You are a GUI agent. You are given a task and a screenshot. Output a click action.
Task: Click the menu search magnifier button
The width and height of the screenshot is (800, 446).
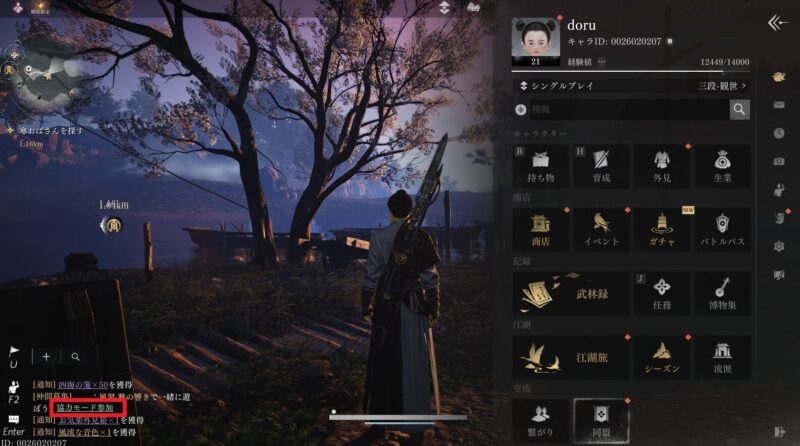point(739,110)
